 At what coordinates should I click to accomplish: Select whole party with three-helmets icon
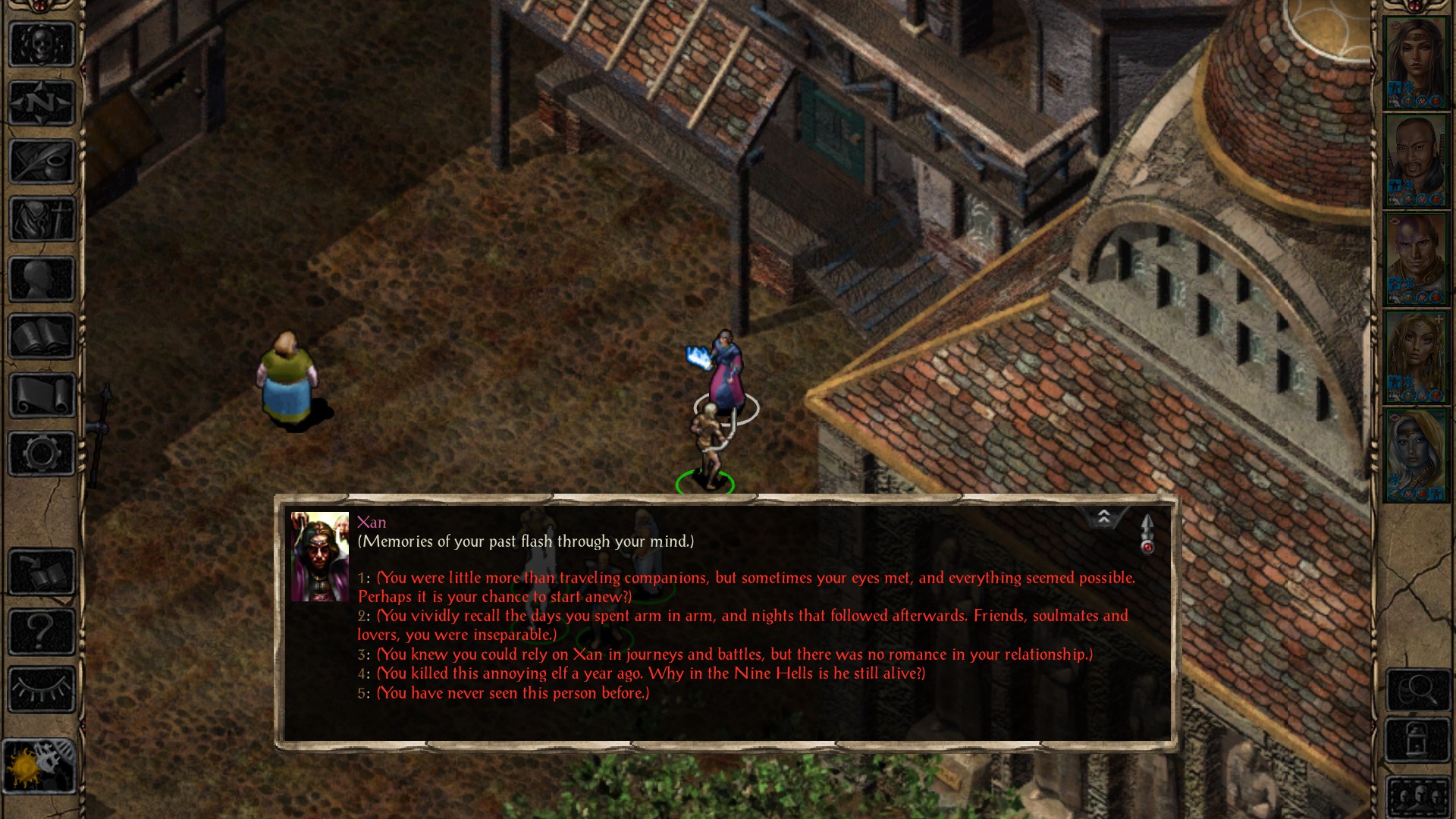1417,795
